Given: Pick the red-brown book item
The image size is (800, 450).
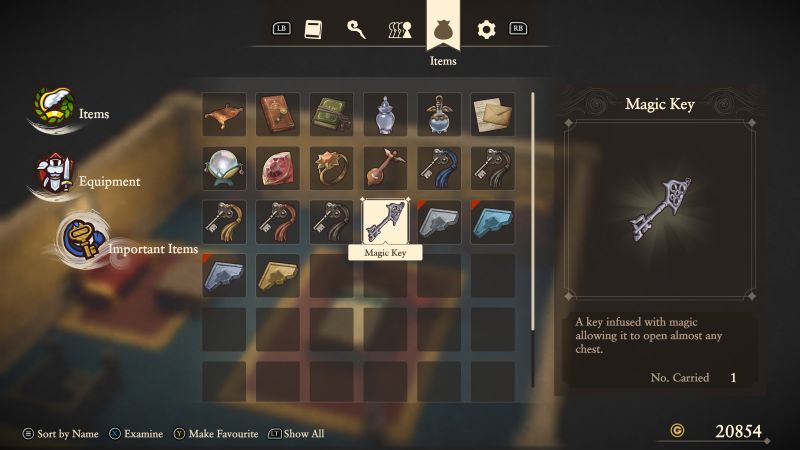Looking at the screenshot, I should 278,115.
